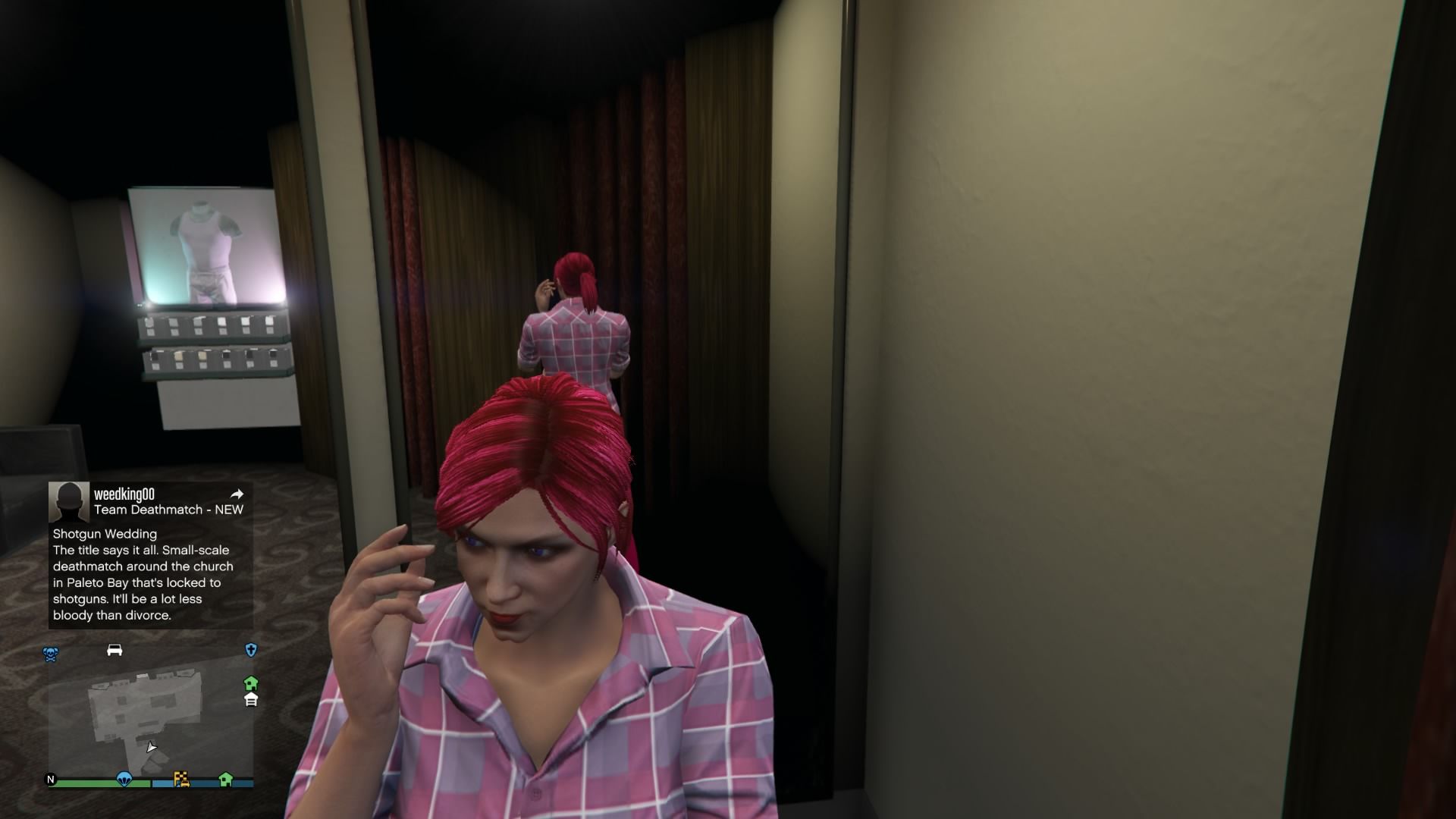Click the blue parachute blip
Image resolution: width=1456 pixels, height=819 pixels.
click(x=124, y=779)
